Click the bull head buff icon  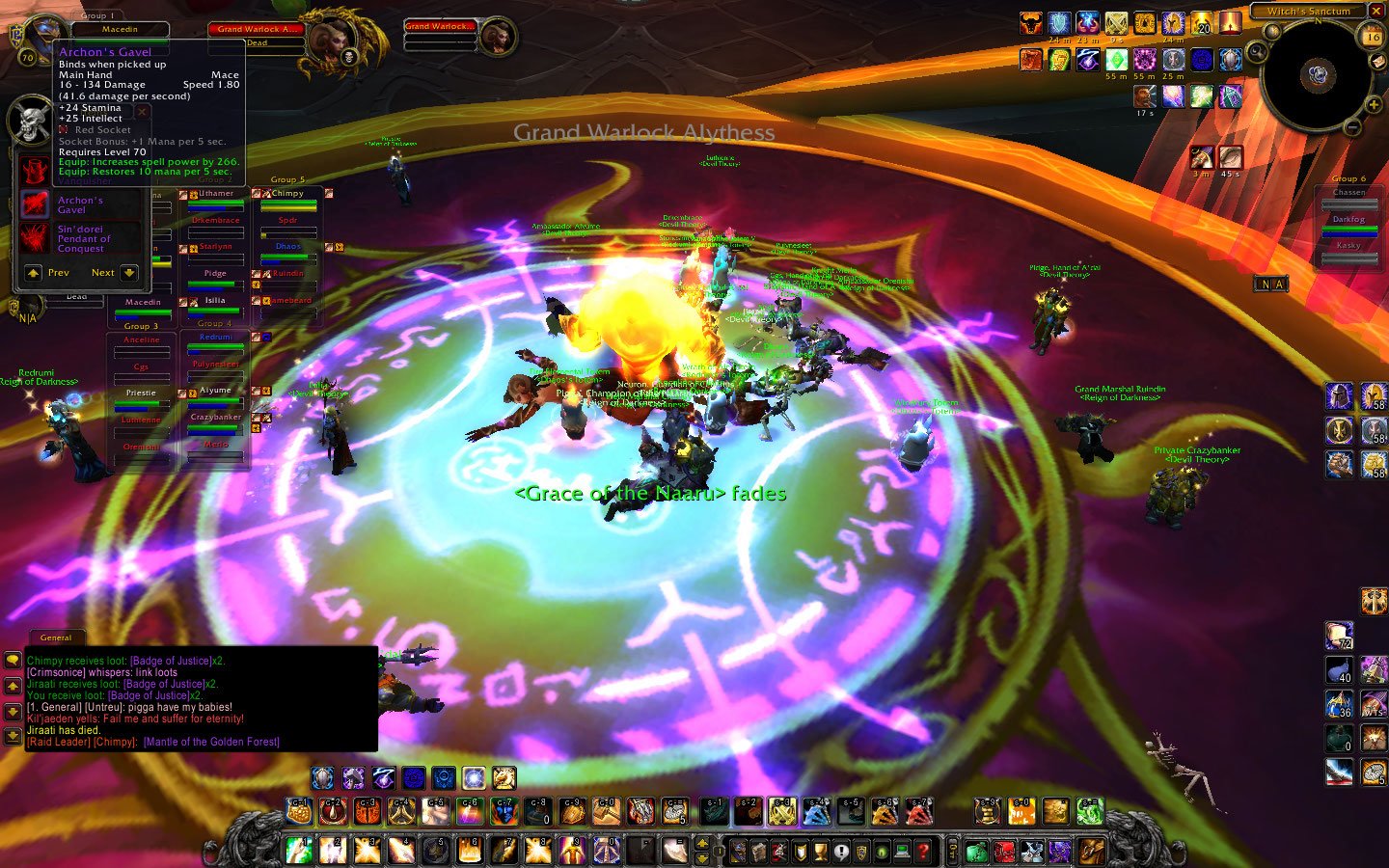click(x=1031, y=23)
